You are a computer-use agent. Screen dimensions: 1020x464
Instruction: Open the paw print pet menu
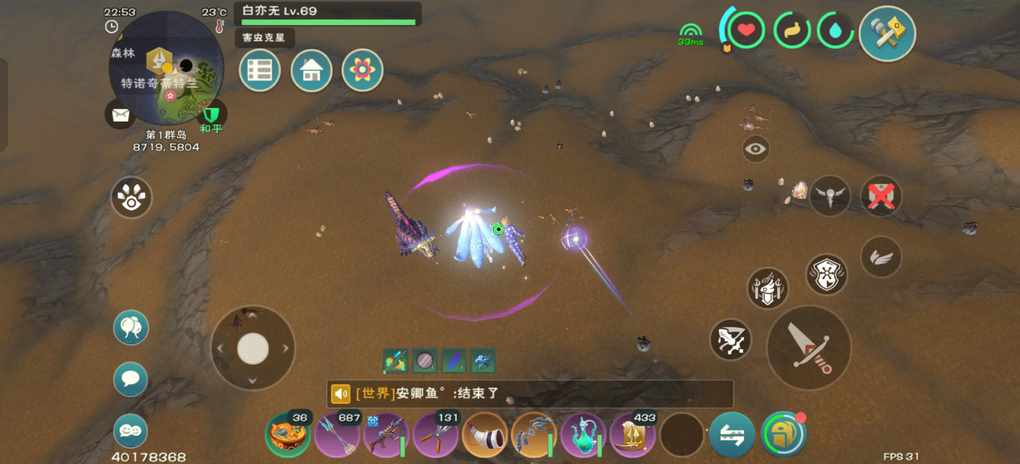pos(132,198)
